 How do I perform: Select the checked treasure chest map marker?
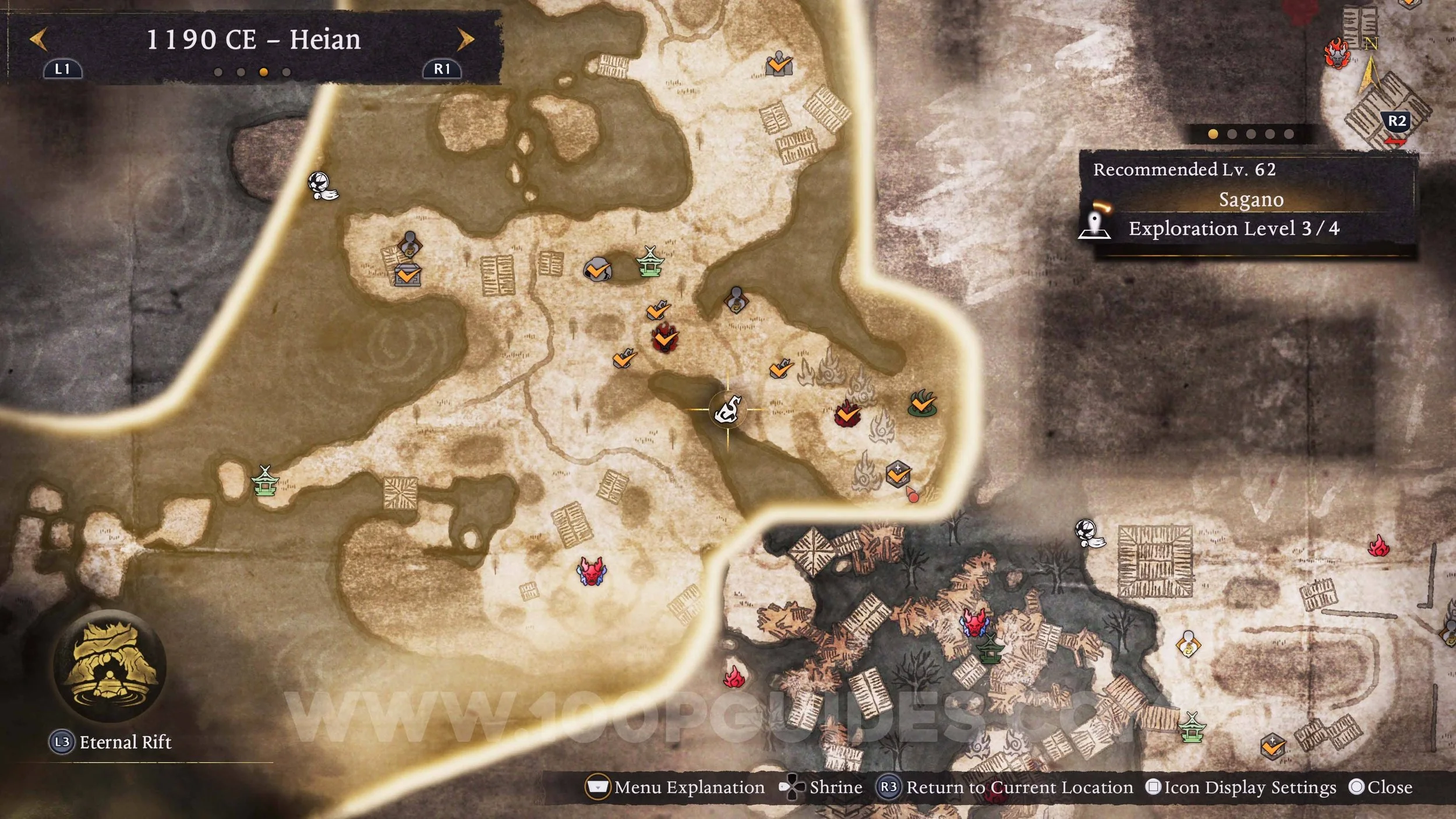[408, 274]
